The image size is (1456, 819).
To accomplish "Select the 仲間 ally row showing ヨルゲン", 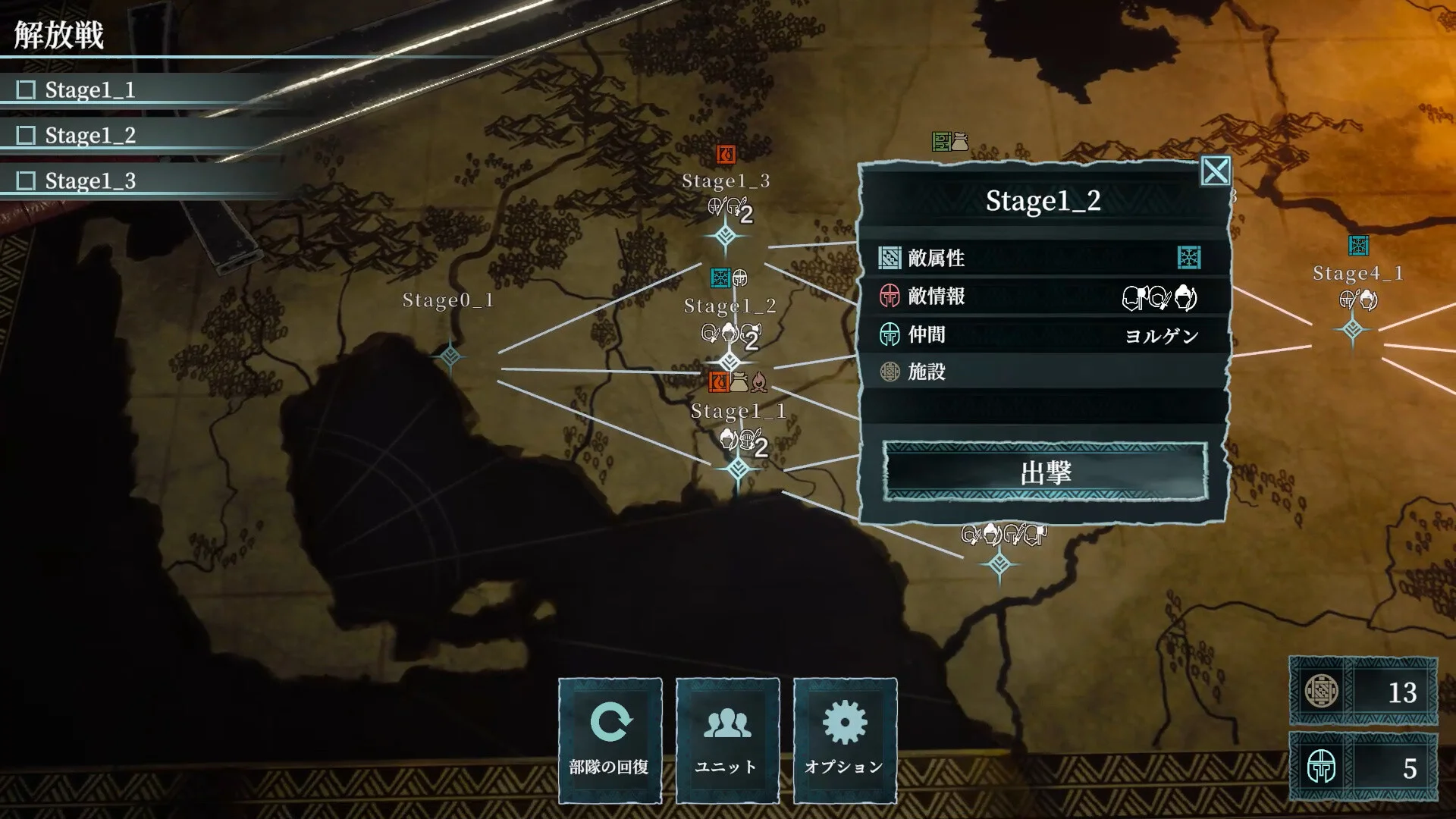I will [x=1042, y=334].
